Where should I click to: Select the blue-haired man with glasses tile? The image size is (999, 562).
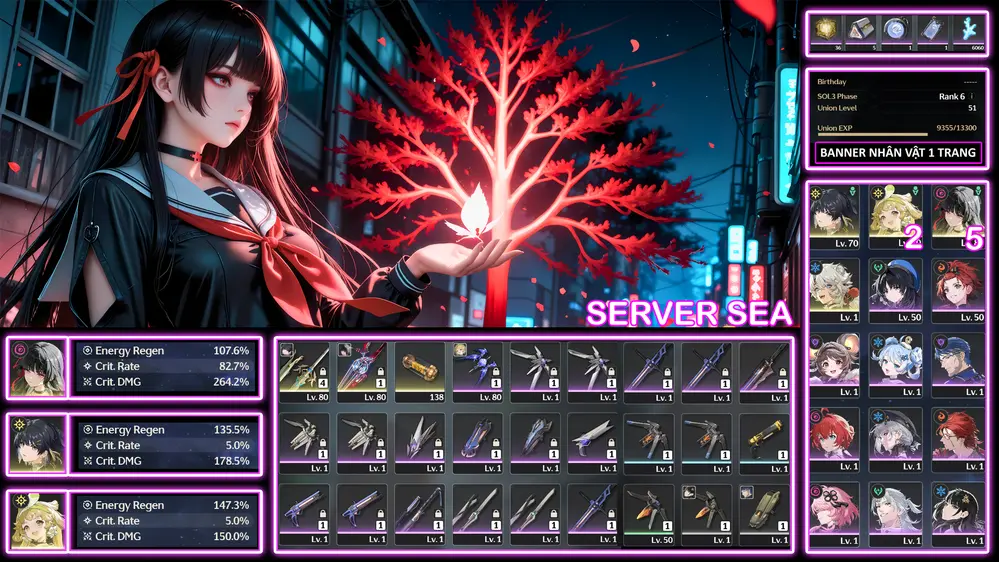coord(957,362)
